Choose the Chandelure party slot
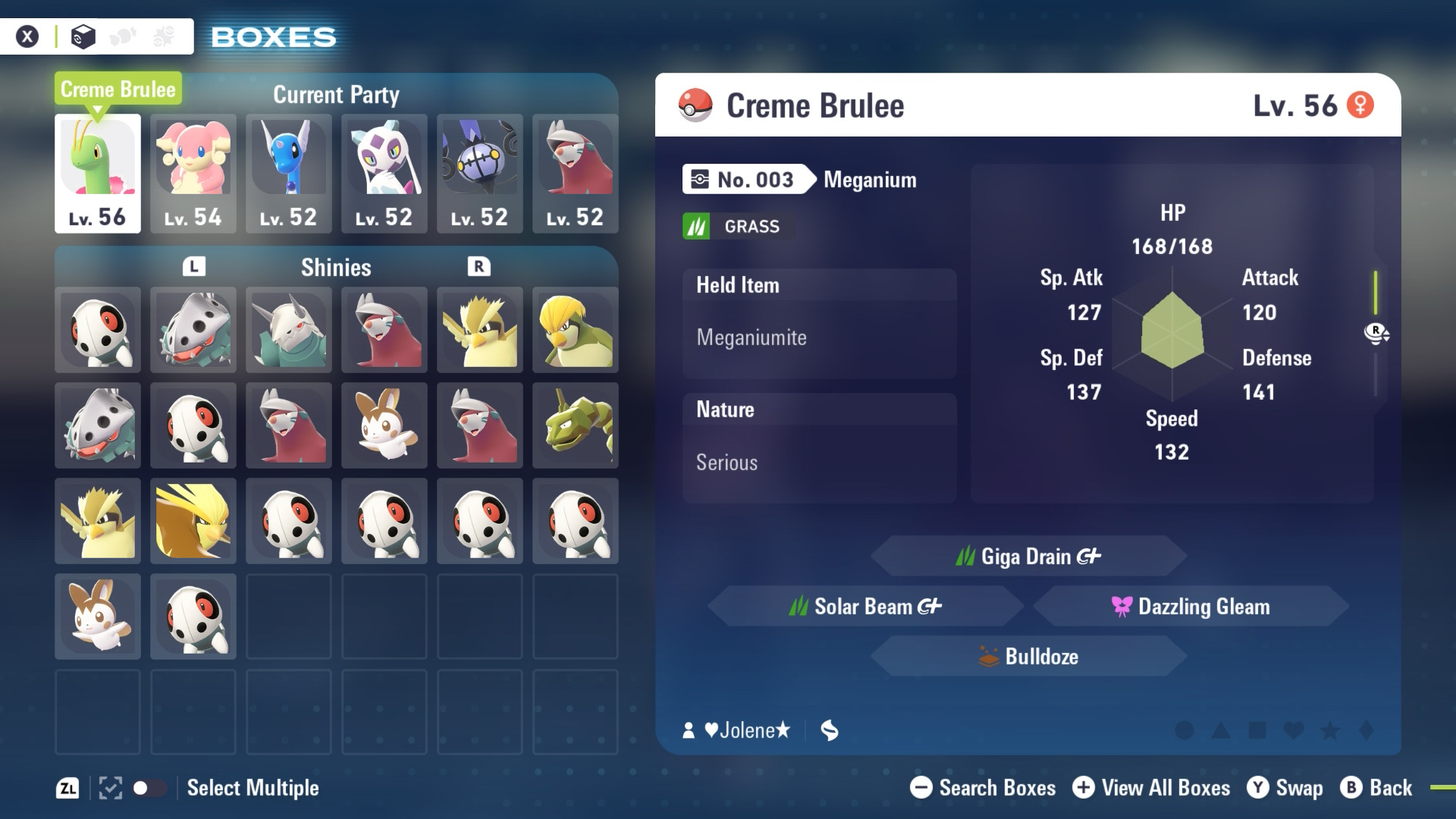Screen dimensions: 1456x819 [x=480, y=173]
